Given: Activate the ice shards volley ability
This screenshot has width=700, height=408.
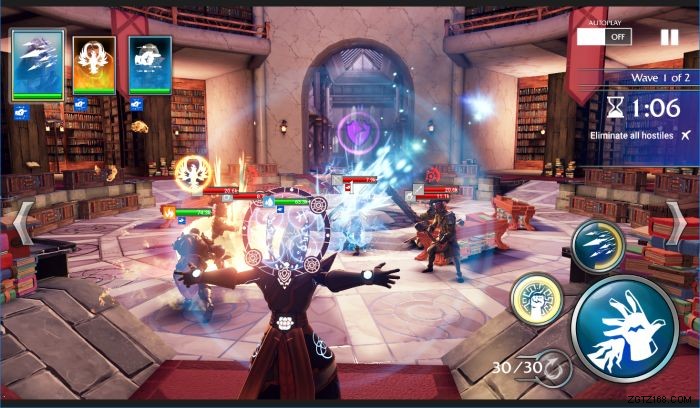Looking at the screenshot, I should pyautogui.click(x=598, y=247).
